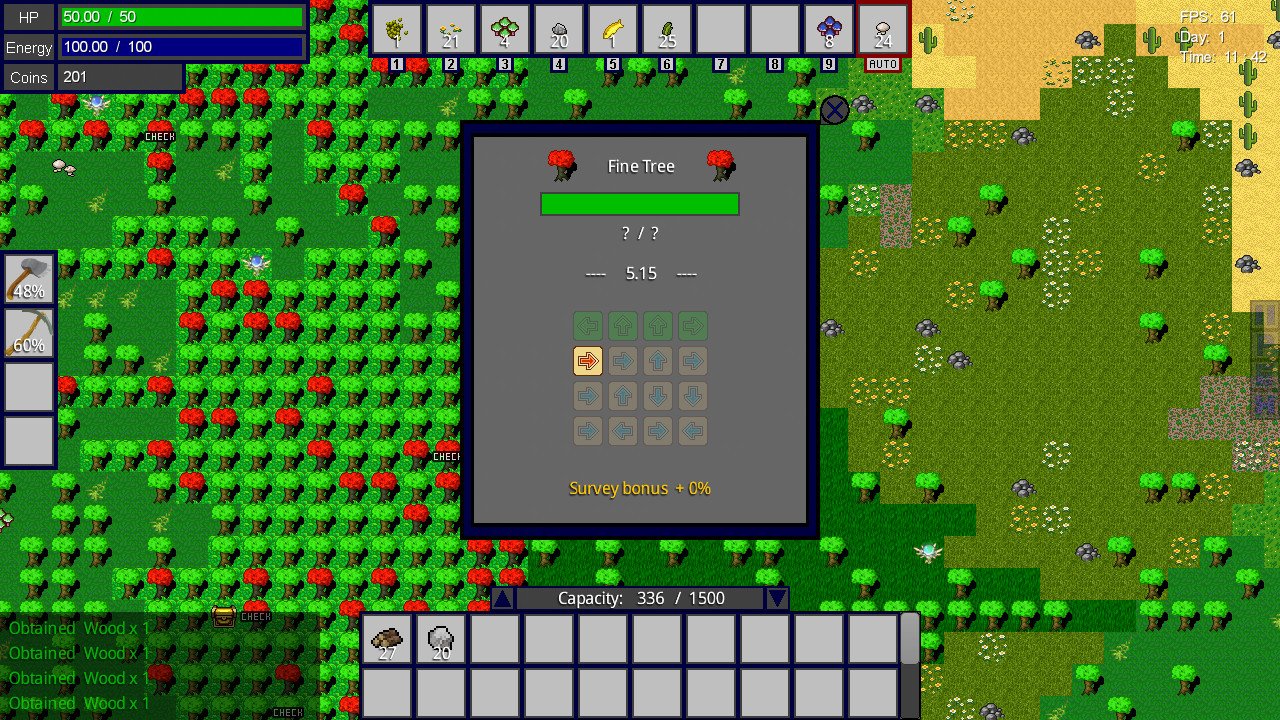Screen dimensions: 1280x720
Task: Select the yellow flowers in hotbar slot 2
Action: [x=450, y=27]
